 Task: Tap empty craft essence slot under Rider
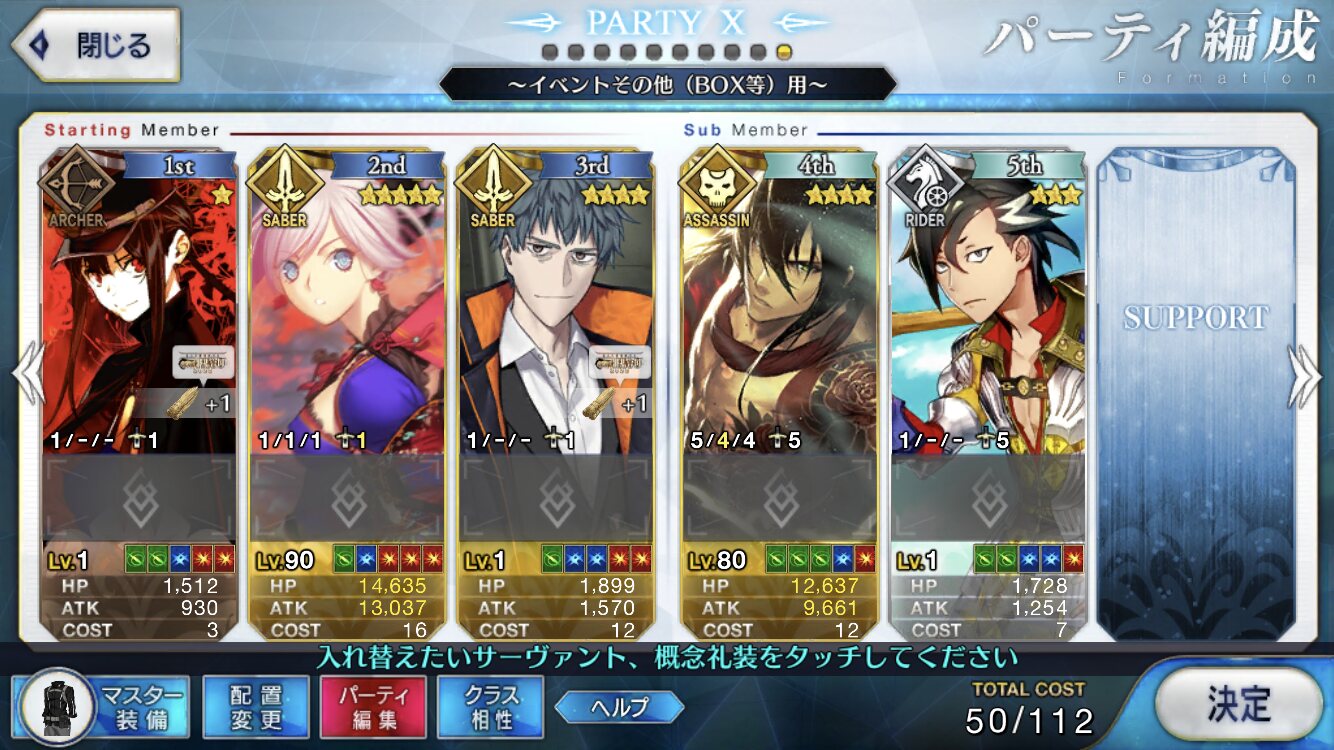click(988, 497)
